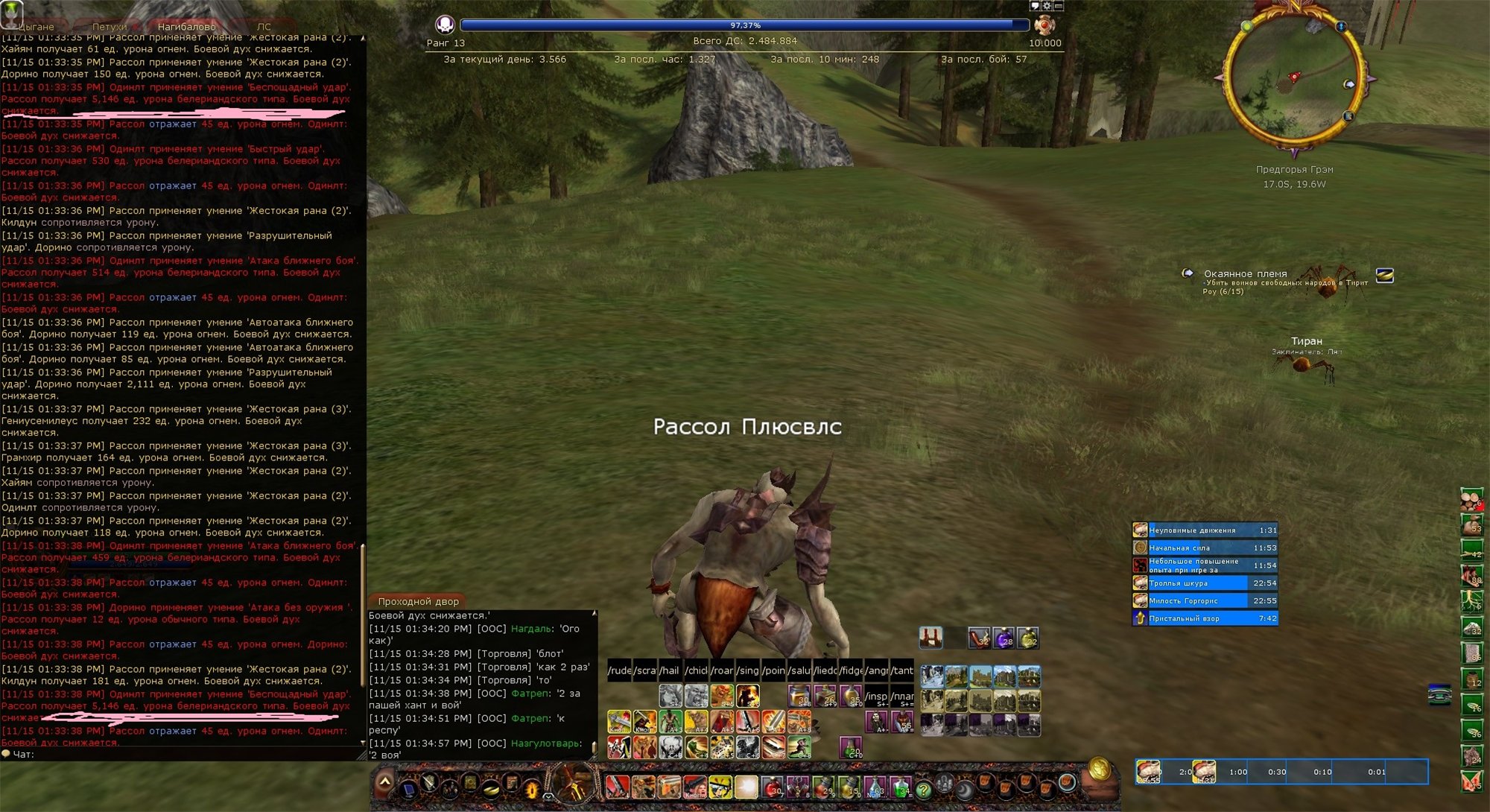Open the Петухи chat tab
Viewport: 1490px width, 812px height.
110,27
